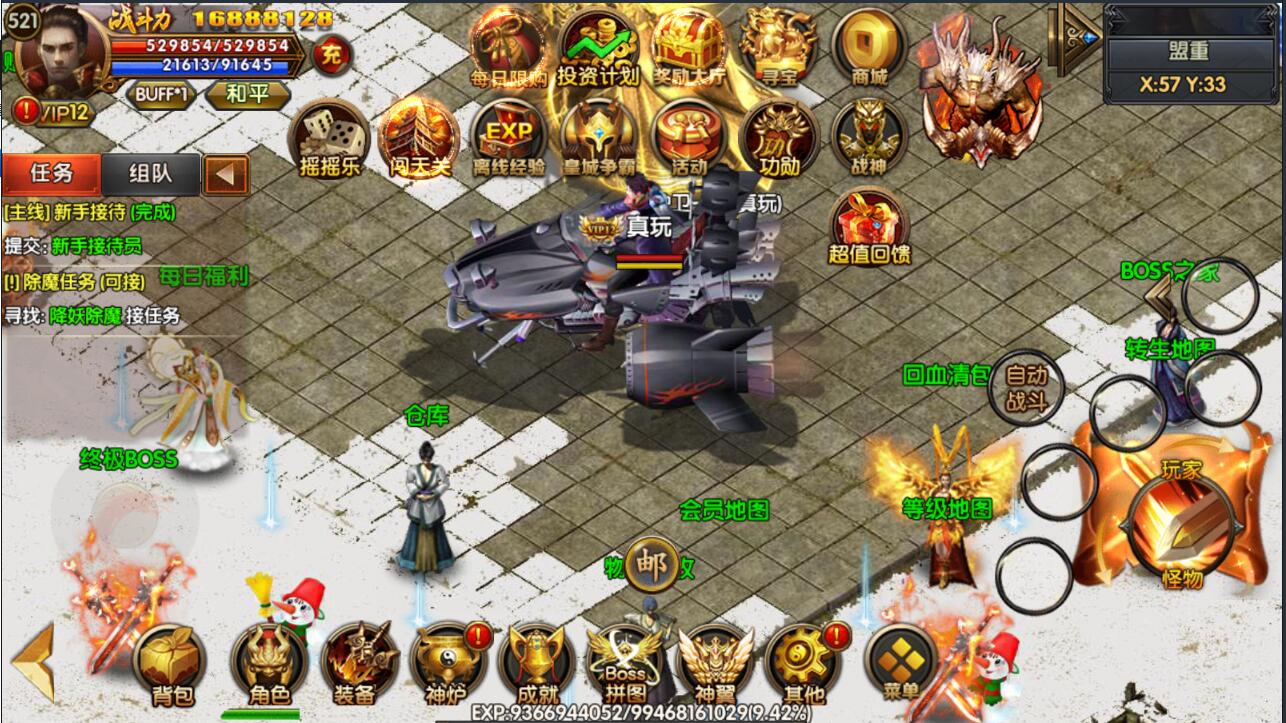Image resolution: width=1286 pixels, height=723 pixels.
Task: Open the 角色 character panel
Action: (268, 662)
